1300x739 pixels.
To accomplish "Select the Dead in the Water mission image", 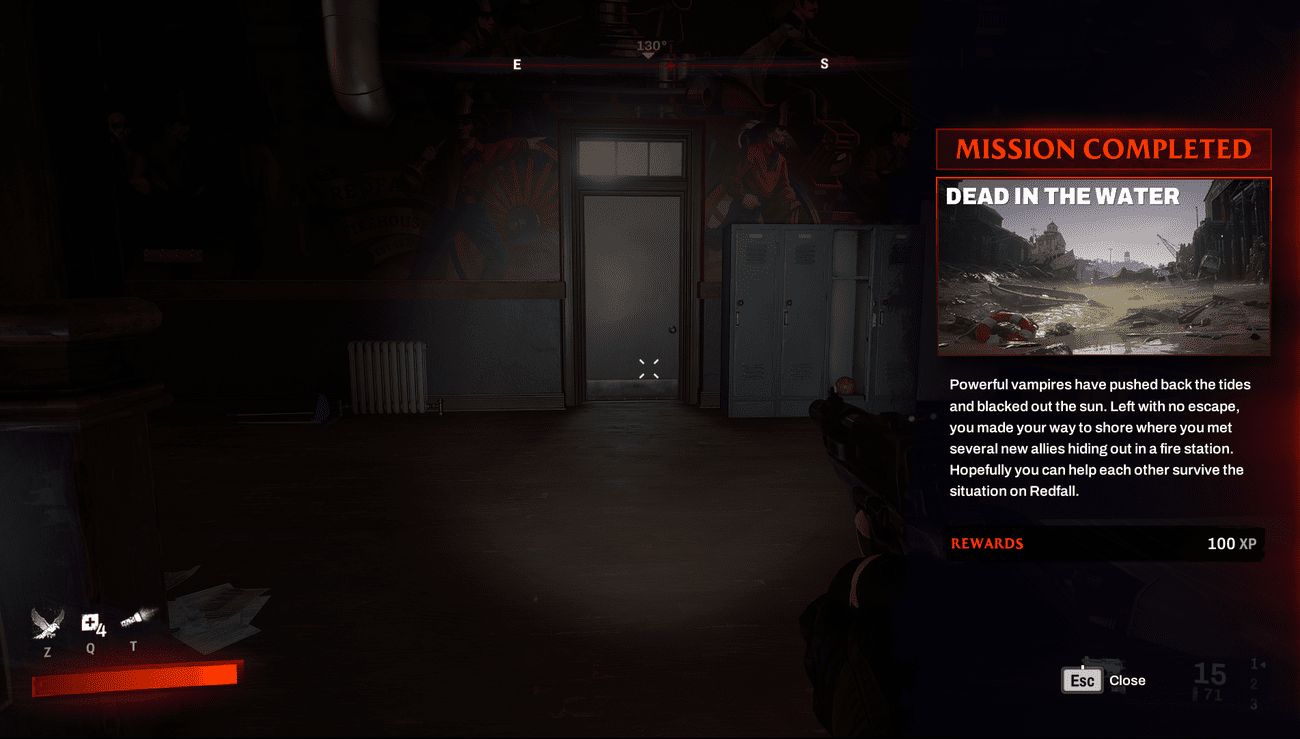I will 1103,267.
